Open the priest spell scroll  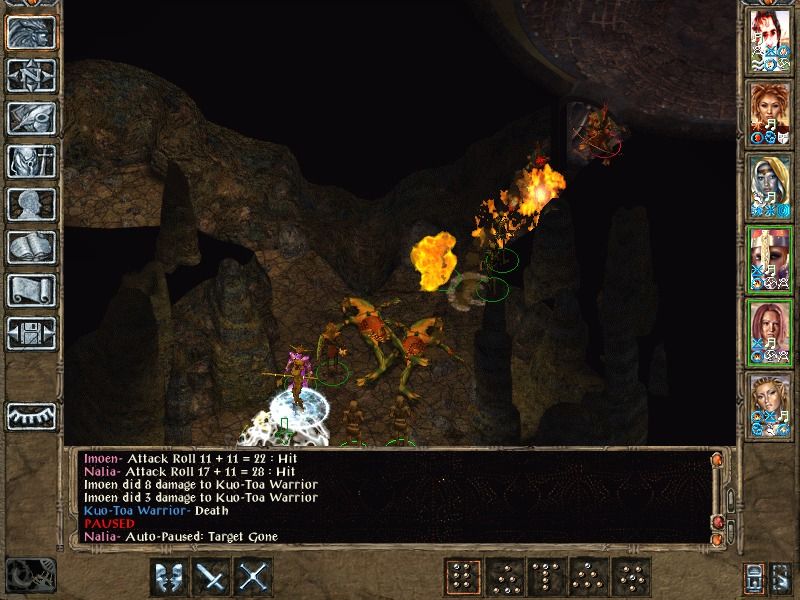click(x=30, y=290)
